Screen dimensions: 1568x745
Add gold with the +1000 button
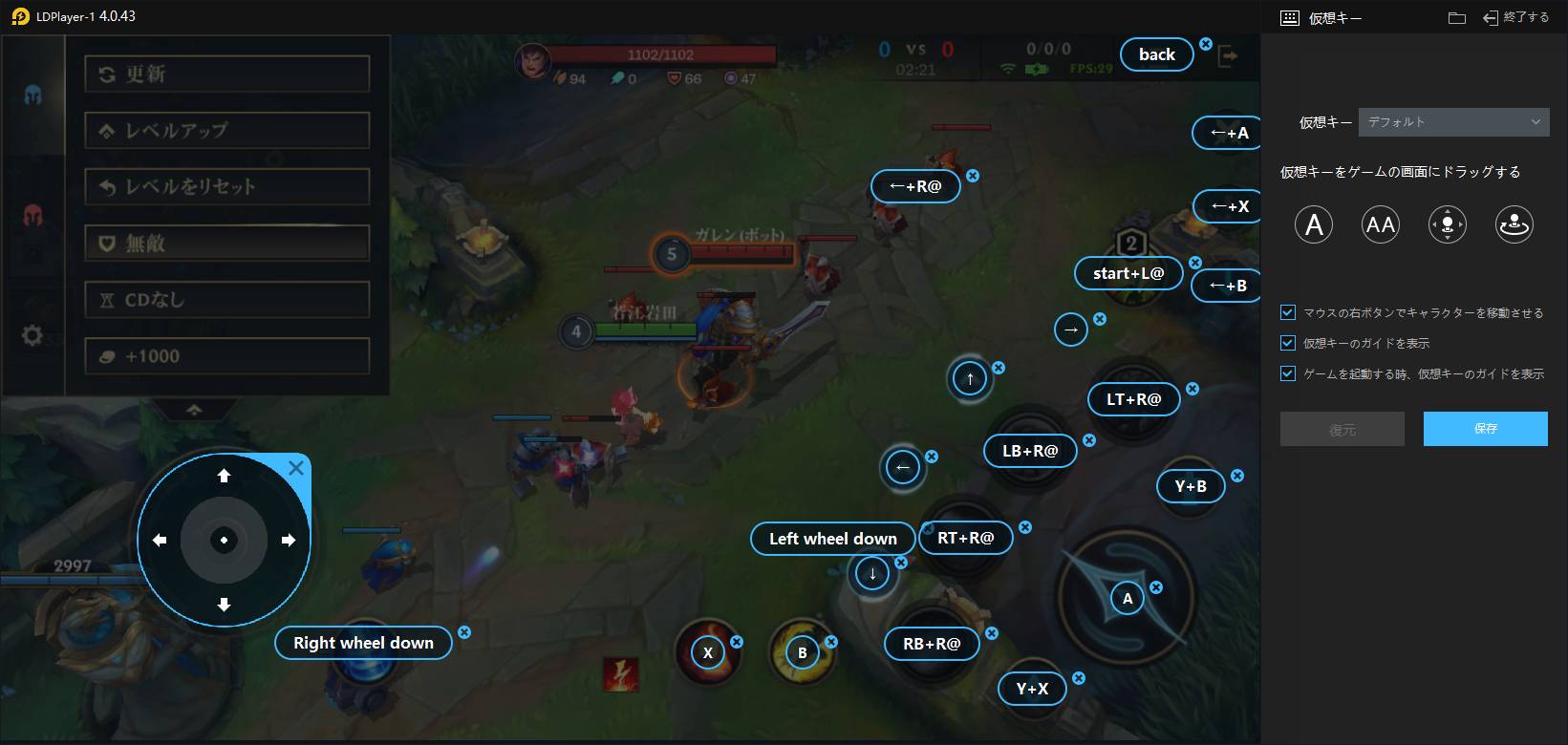pos(226,355)
